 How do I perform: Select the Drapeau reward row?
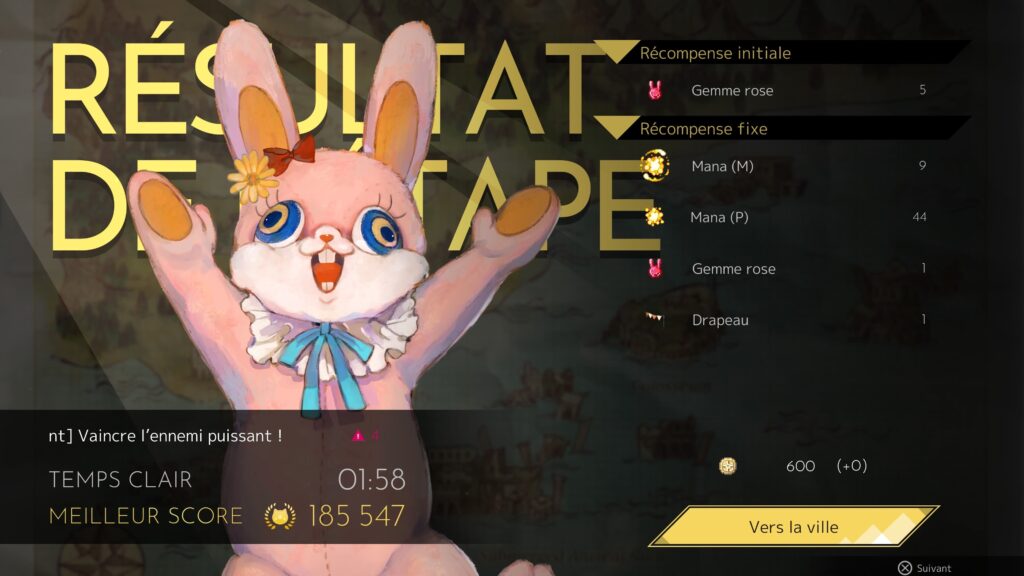pos(787,320)
